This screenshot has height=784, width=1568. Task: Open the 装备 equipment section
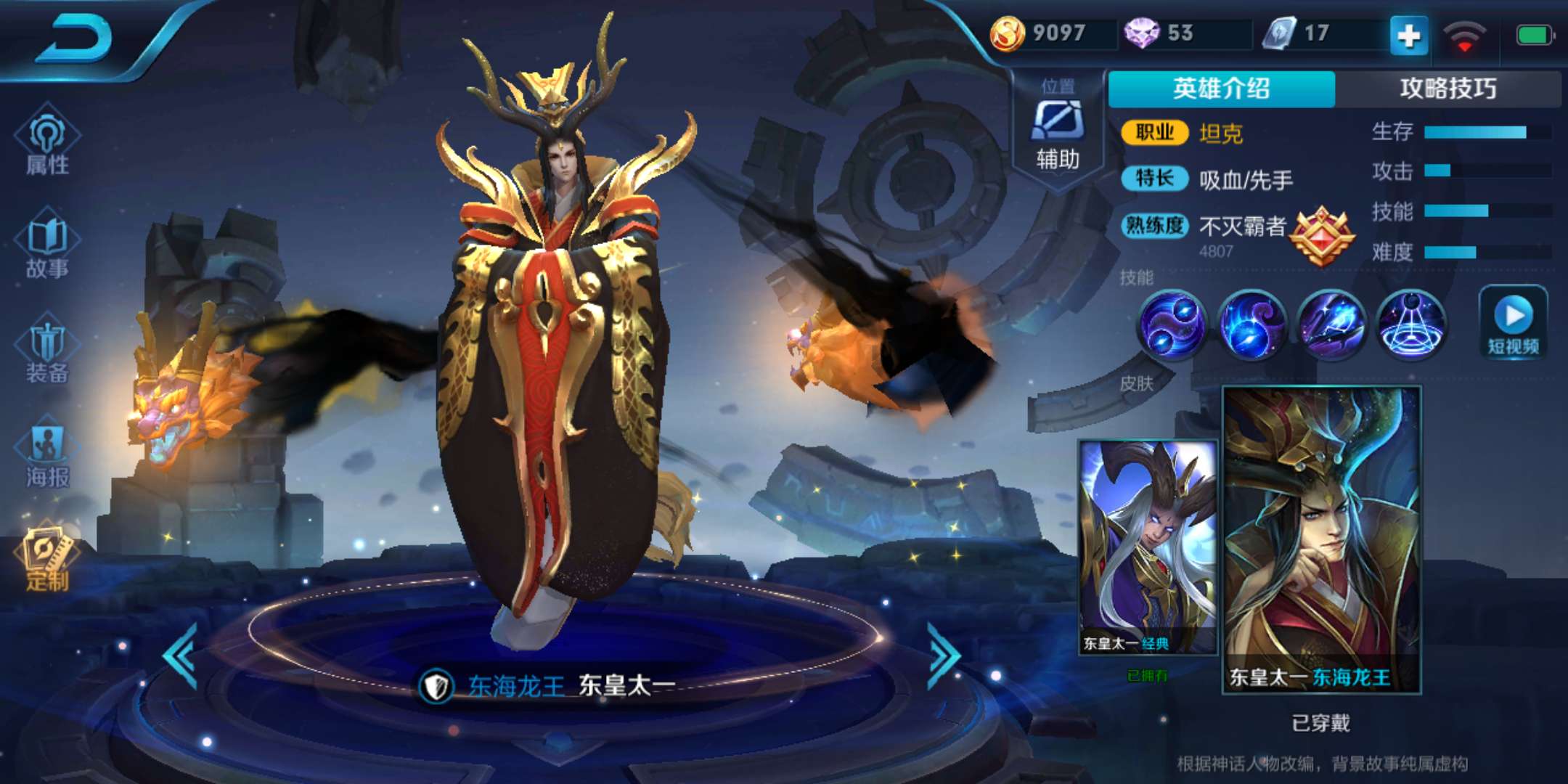point(48,351)
